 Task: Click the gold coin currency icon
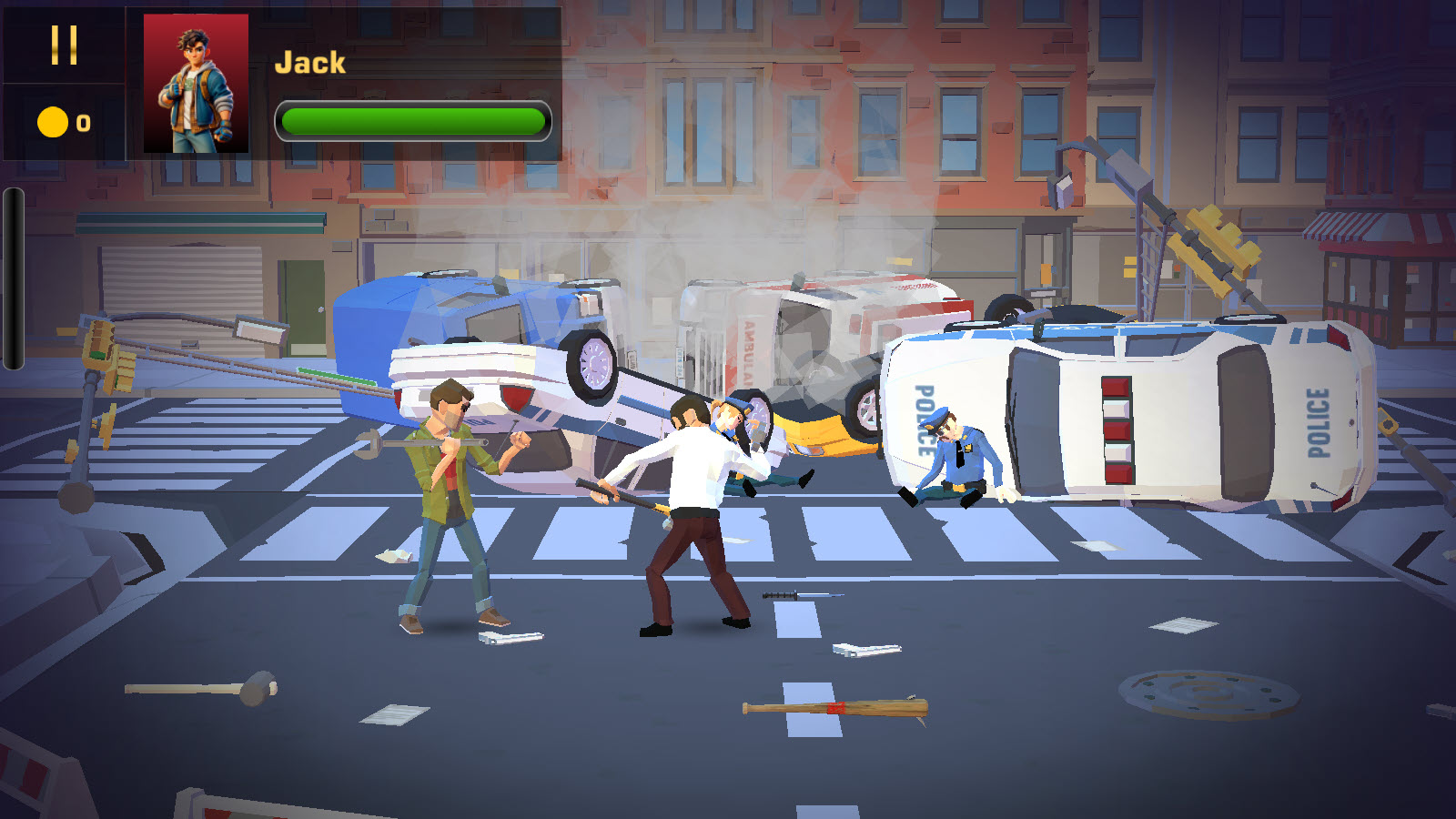point(51,119)
